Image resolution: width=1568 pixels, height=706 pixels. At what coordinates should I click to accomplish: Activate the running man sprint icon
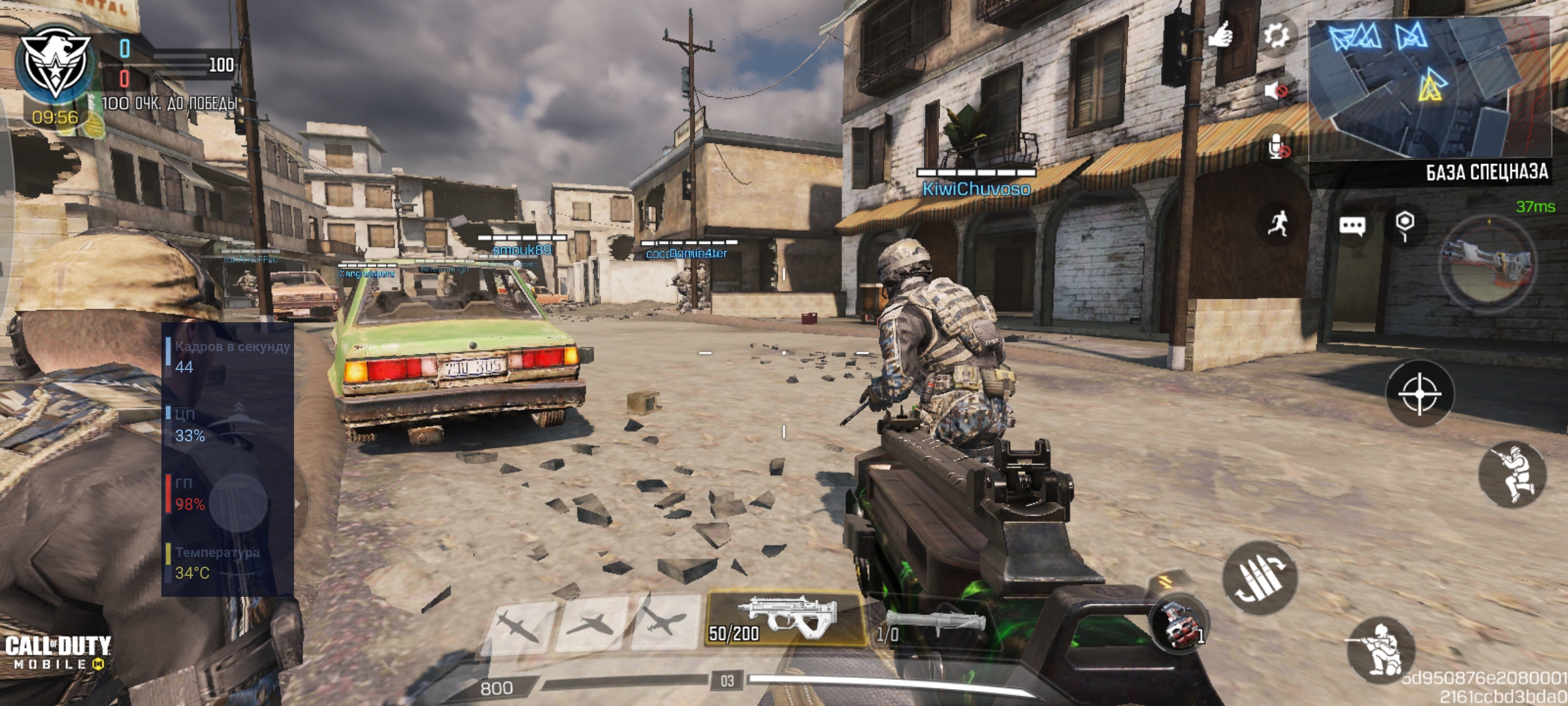1278,224
